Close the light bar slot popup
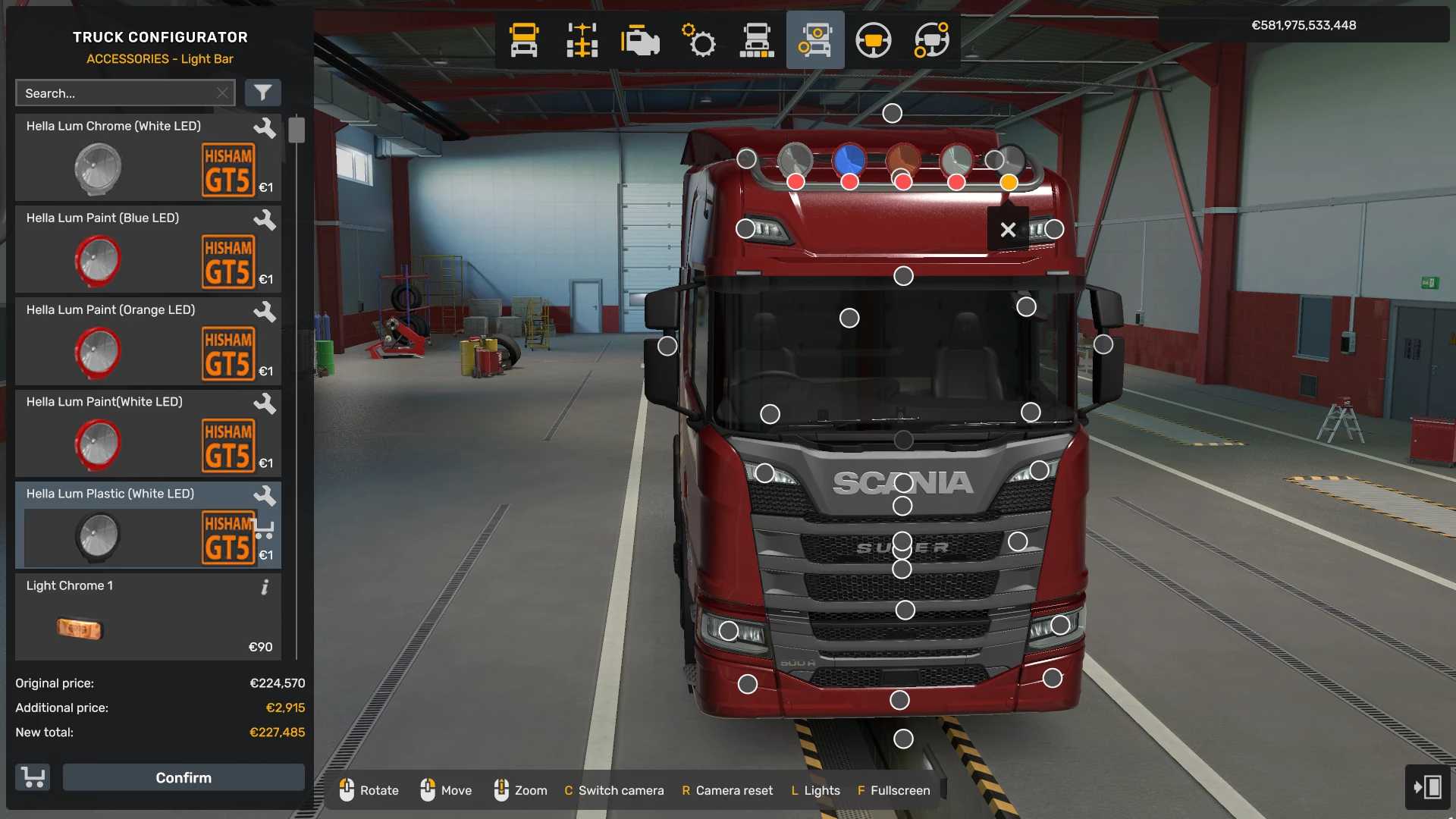Viewport: 1456px width, 819px height. 1008,229
